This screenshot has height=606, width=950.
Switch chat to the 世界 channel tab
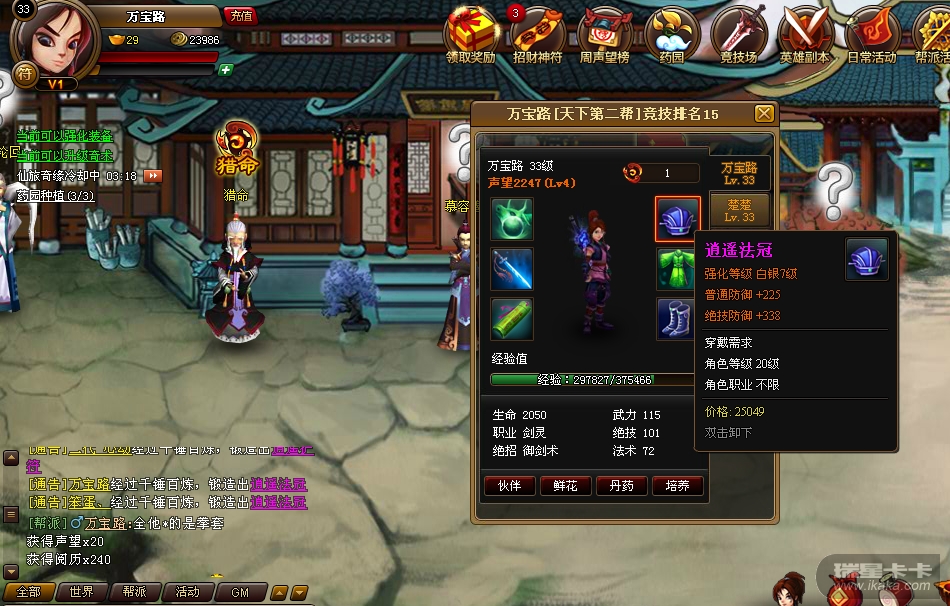click(x=82, y=592)
